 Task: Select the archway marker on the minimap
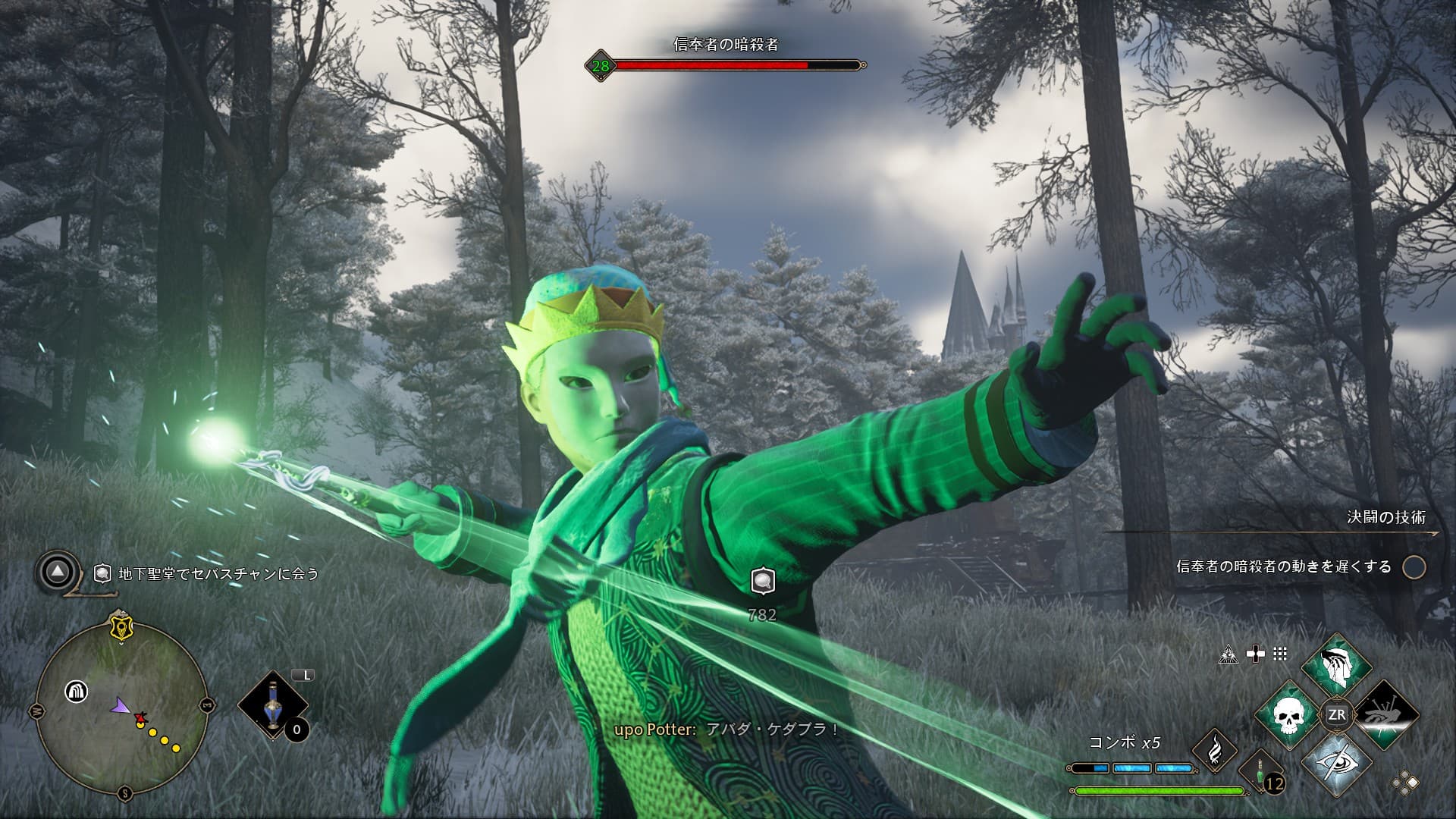76,692
